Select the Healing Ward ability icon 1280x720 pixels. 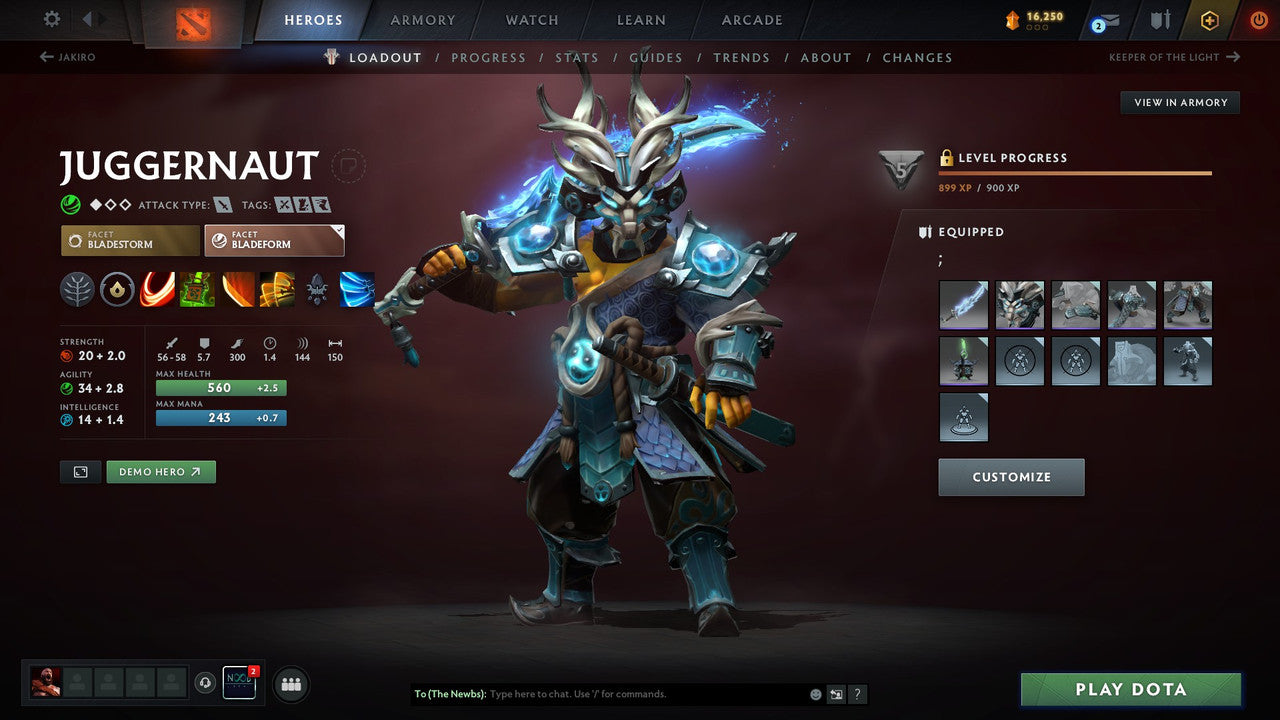197,290
